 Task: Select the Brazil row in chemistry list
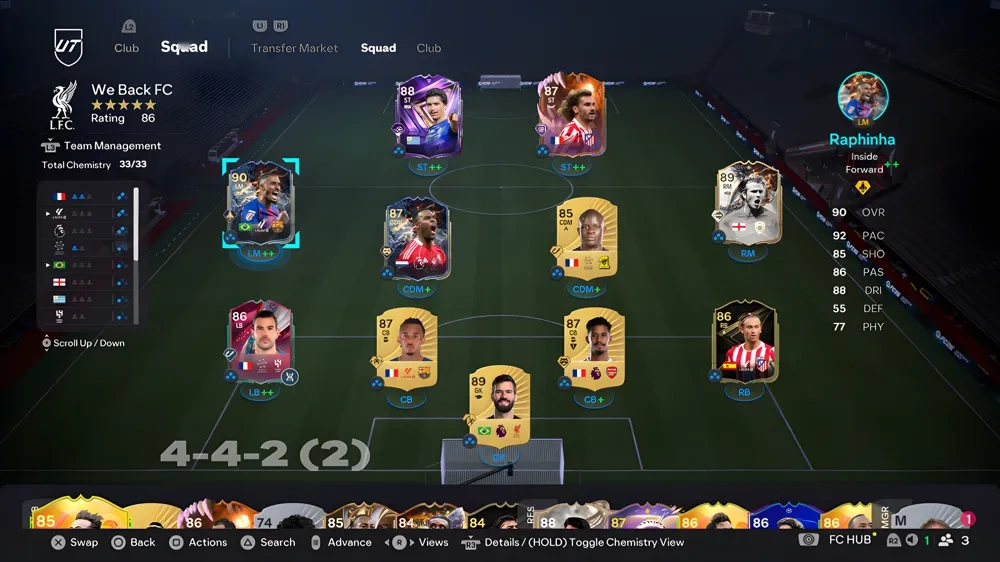(87, 265)
